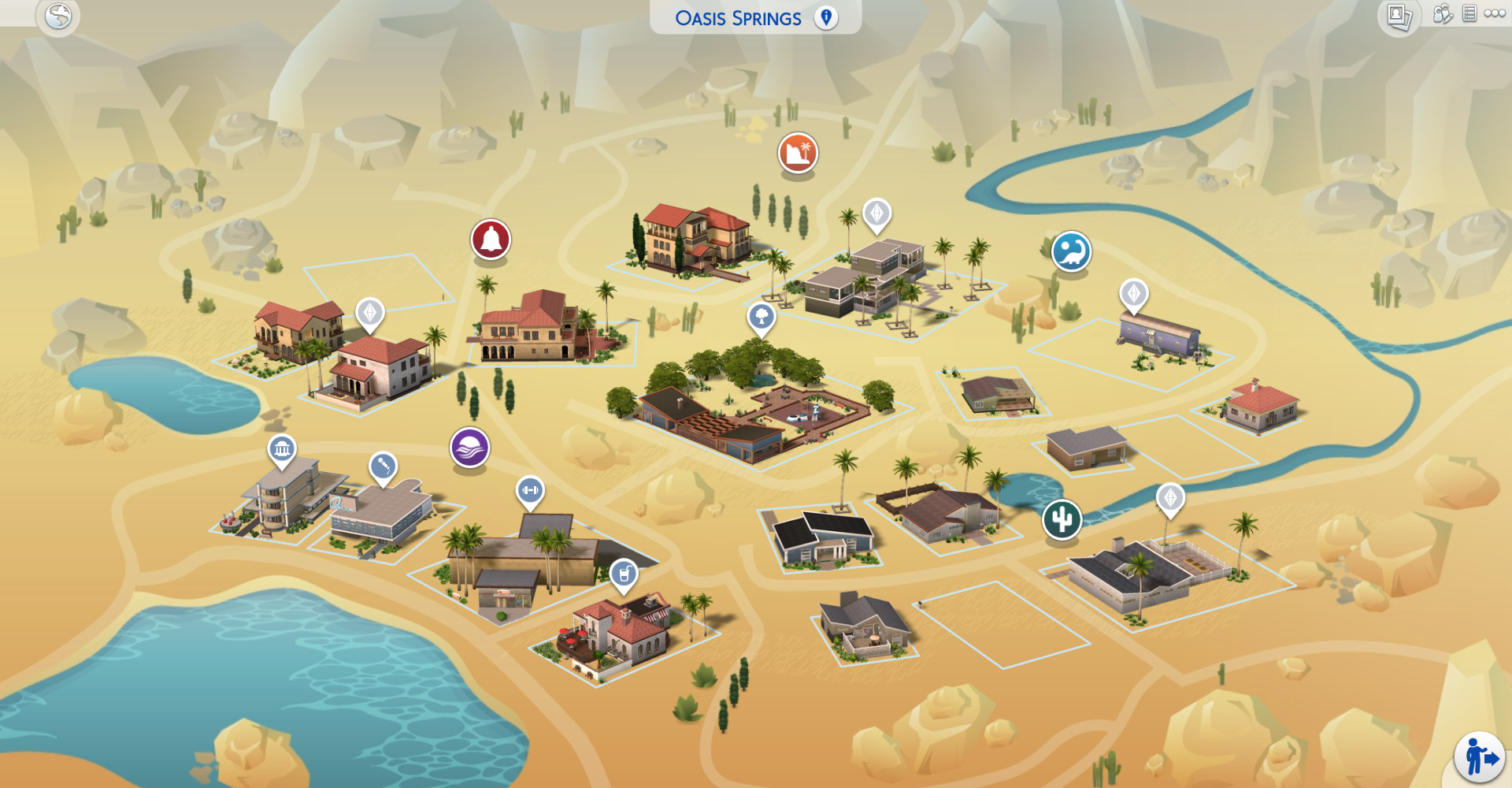Open the world selection globe icon

coord(57,16)
